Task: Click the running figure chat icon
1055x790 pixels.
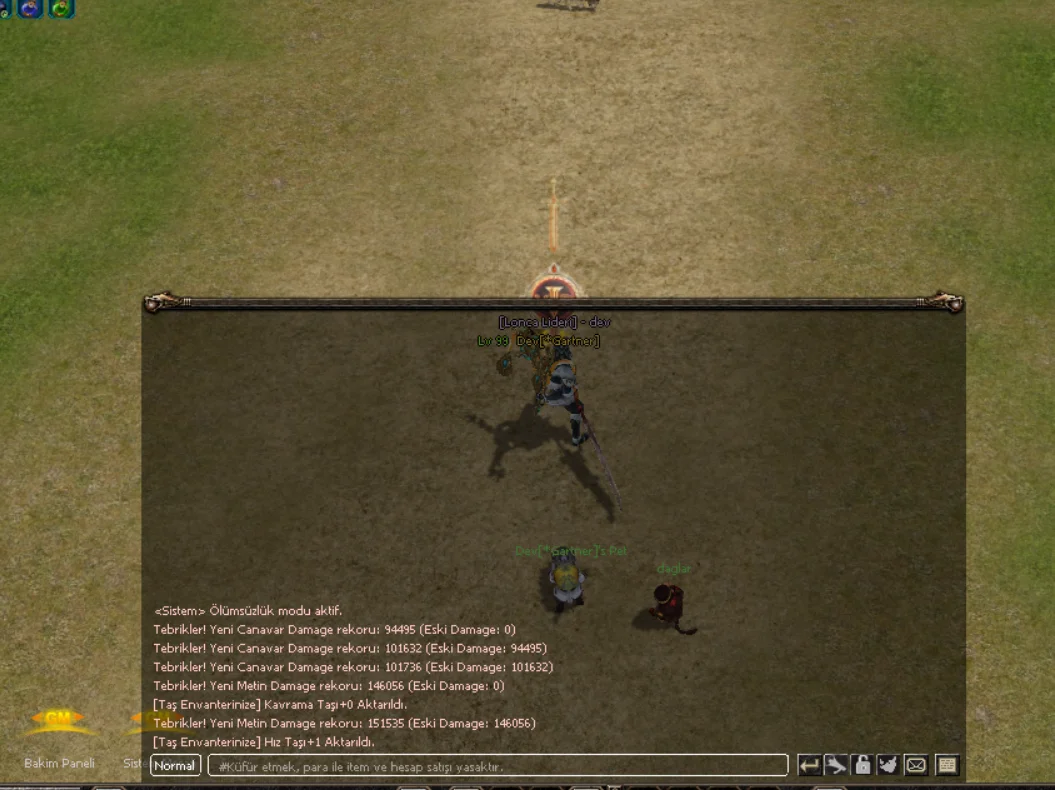Action: point(836,766)
